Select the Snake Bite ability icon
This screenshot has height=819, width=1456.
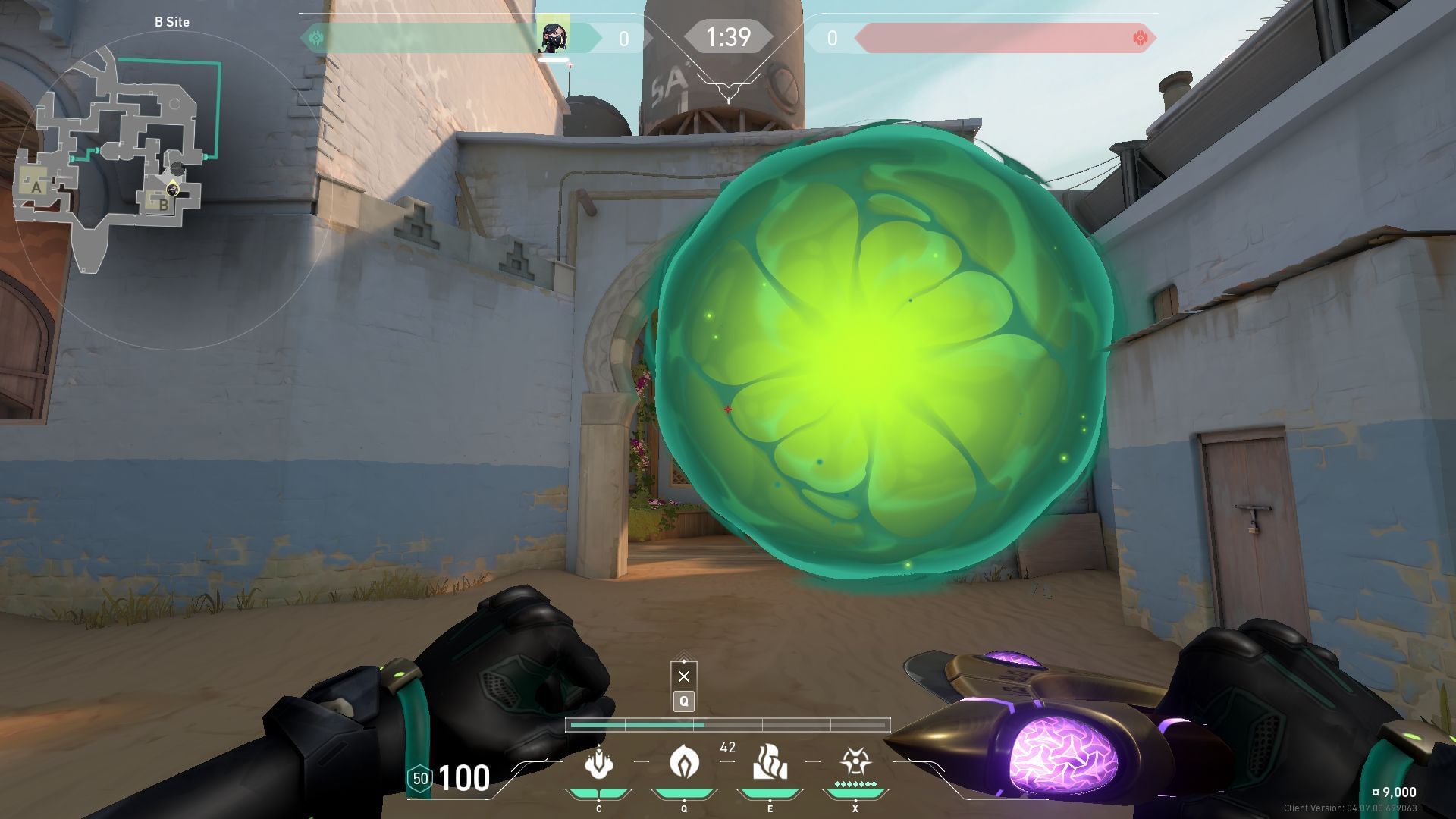598,763
